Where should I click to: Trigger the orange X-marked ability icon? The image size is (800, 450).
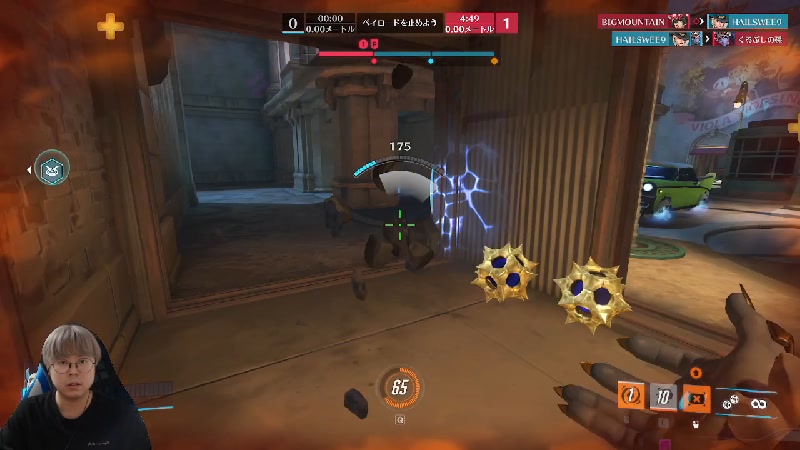pos(696,398)
